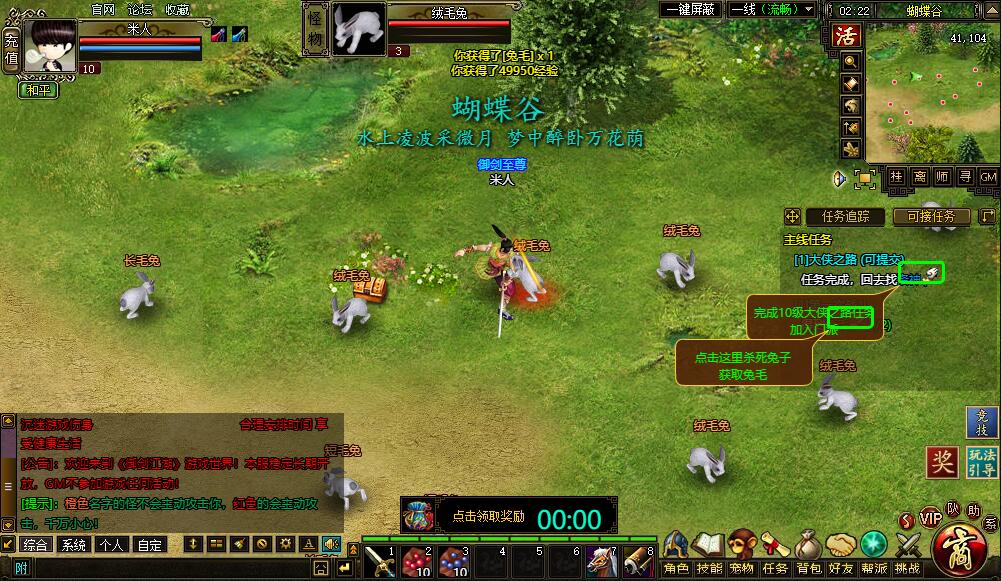
Task: Select the 系统 chat channel tab
Action: click(x=73, y=545)
